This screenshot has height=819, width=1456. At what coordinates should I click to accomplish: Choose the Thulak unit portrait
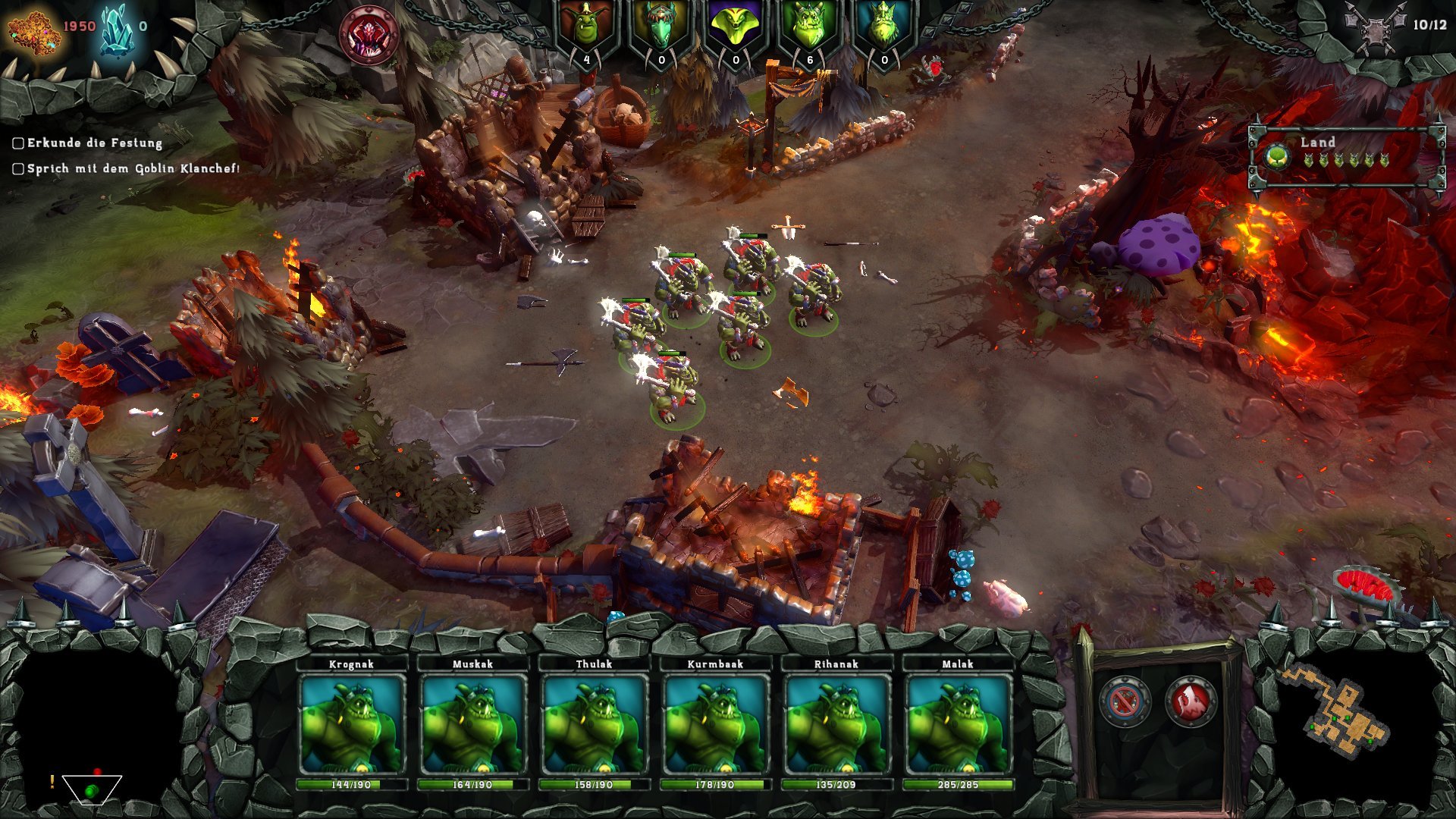coord(594,724)
